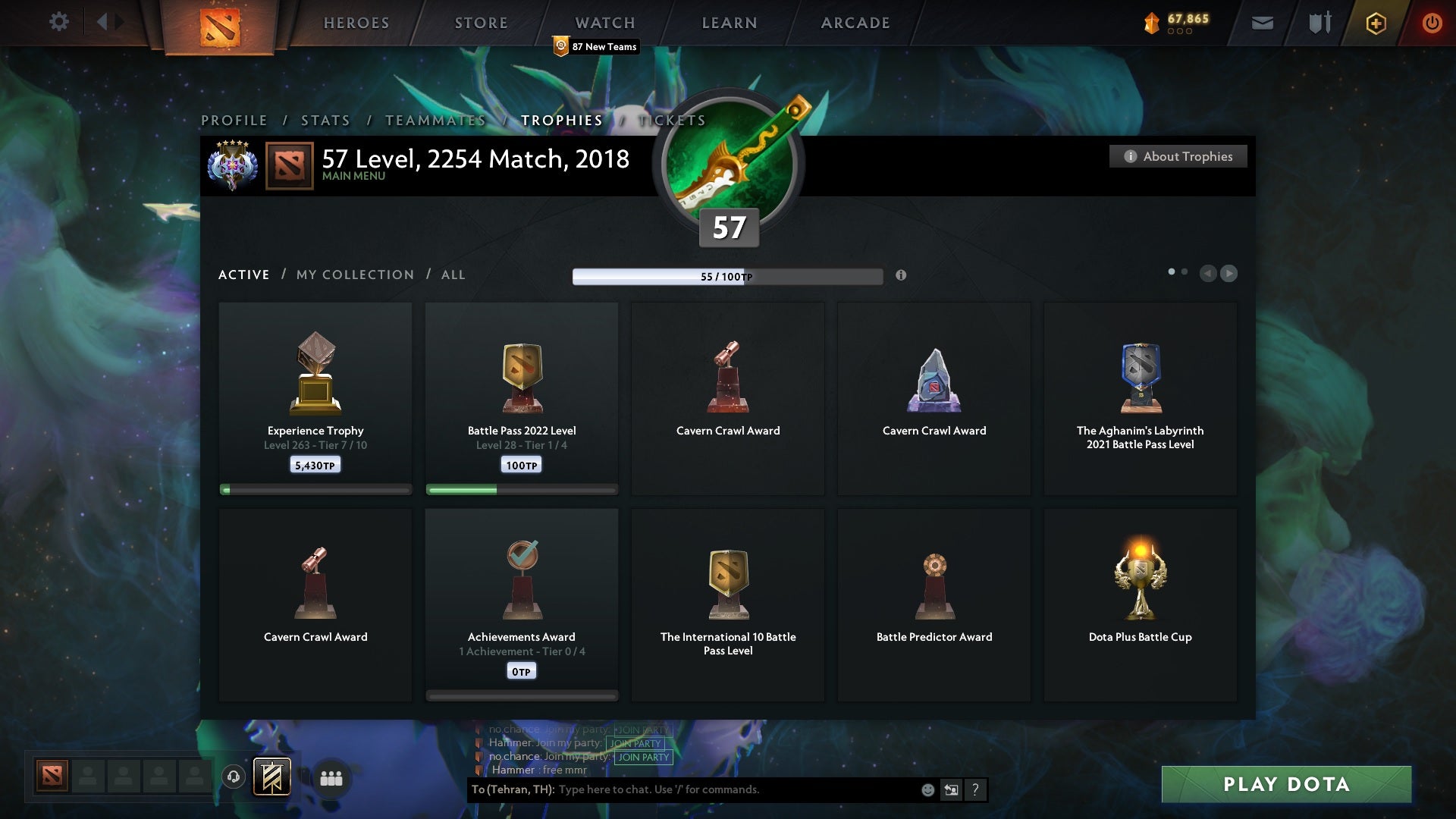Viewport: 1456px width, 819px height.
Task: Go back a page with left arrow
Action: coord(1209,274)
